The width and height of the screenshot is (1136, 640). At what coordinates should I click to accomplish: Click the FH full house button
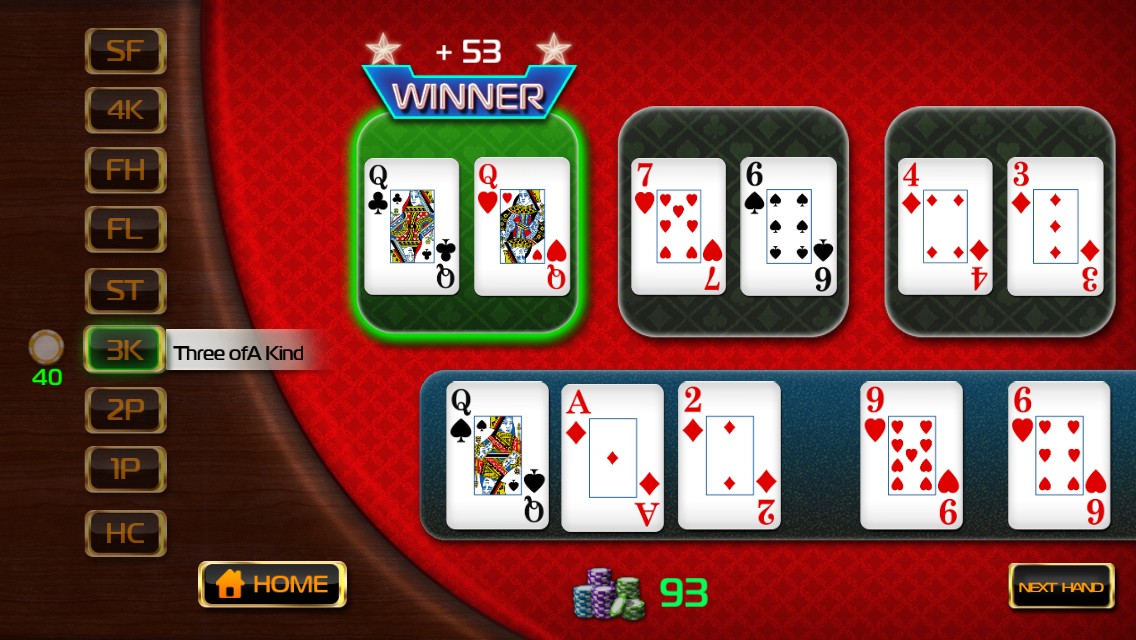125,170
